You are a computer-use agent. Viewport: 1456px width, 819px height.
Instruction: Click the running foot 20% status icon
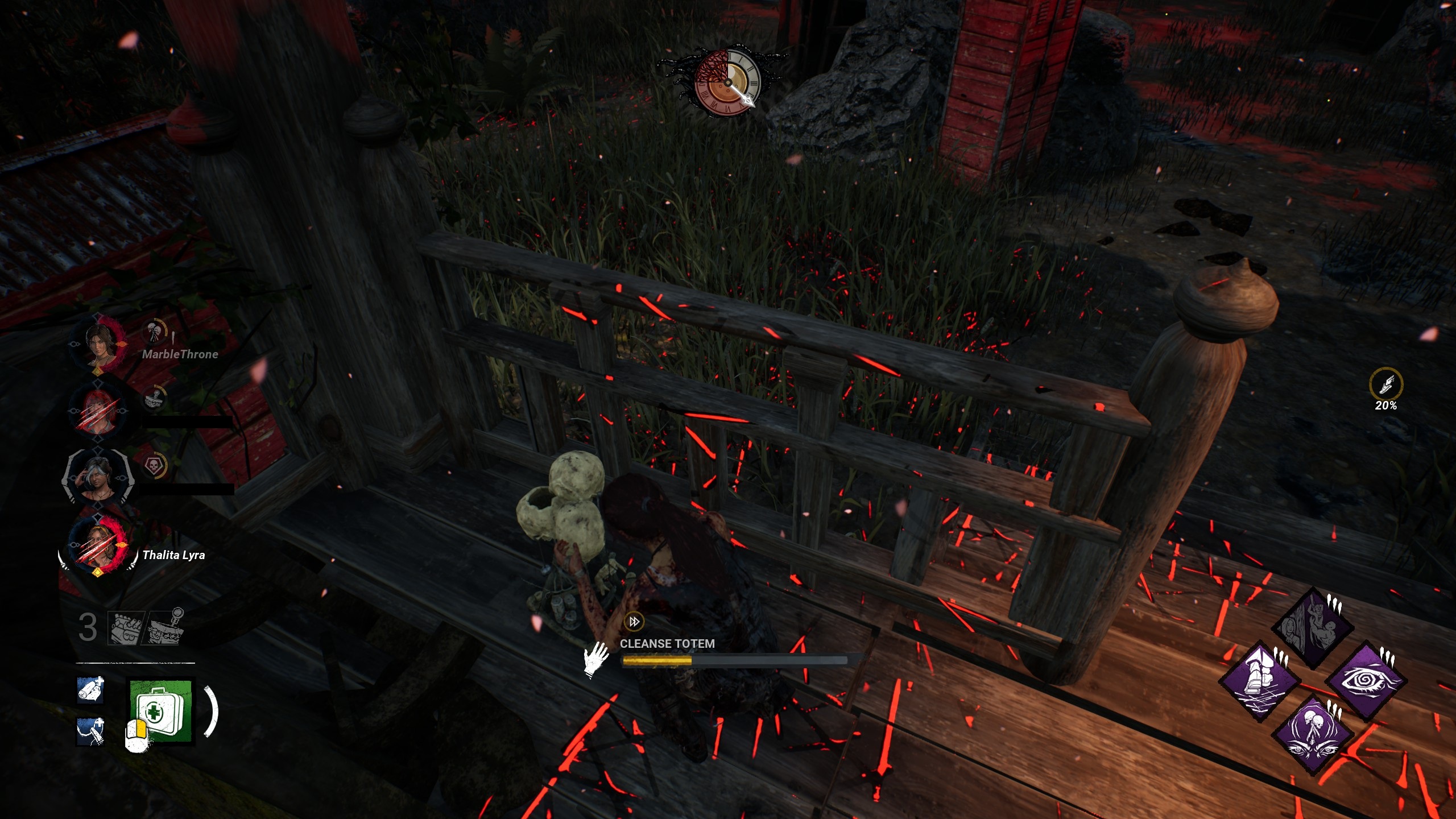click(x=1385, y=384)
